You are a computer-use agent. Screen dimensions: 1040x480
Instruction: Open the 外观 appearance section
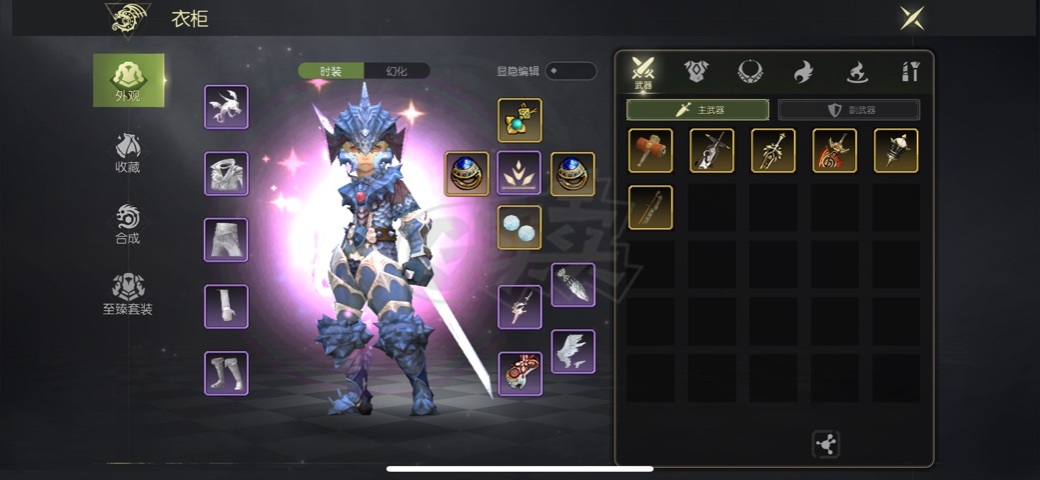128,80
